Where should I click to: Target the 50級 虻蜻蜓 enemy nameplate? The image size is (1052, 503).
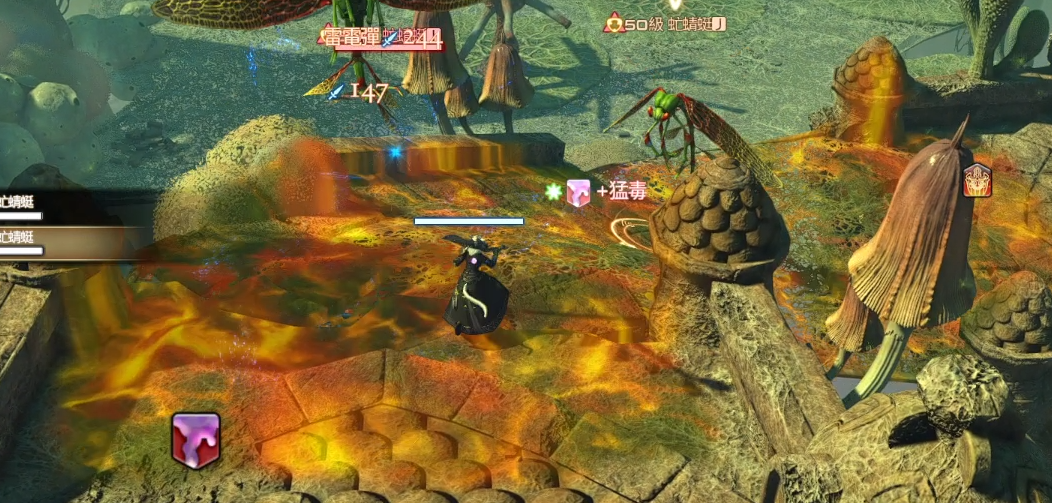click(665, 22)
